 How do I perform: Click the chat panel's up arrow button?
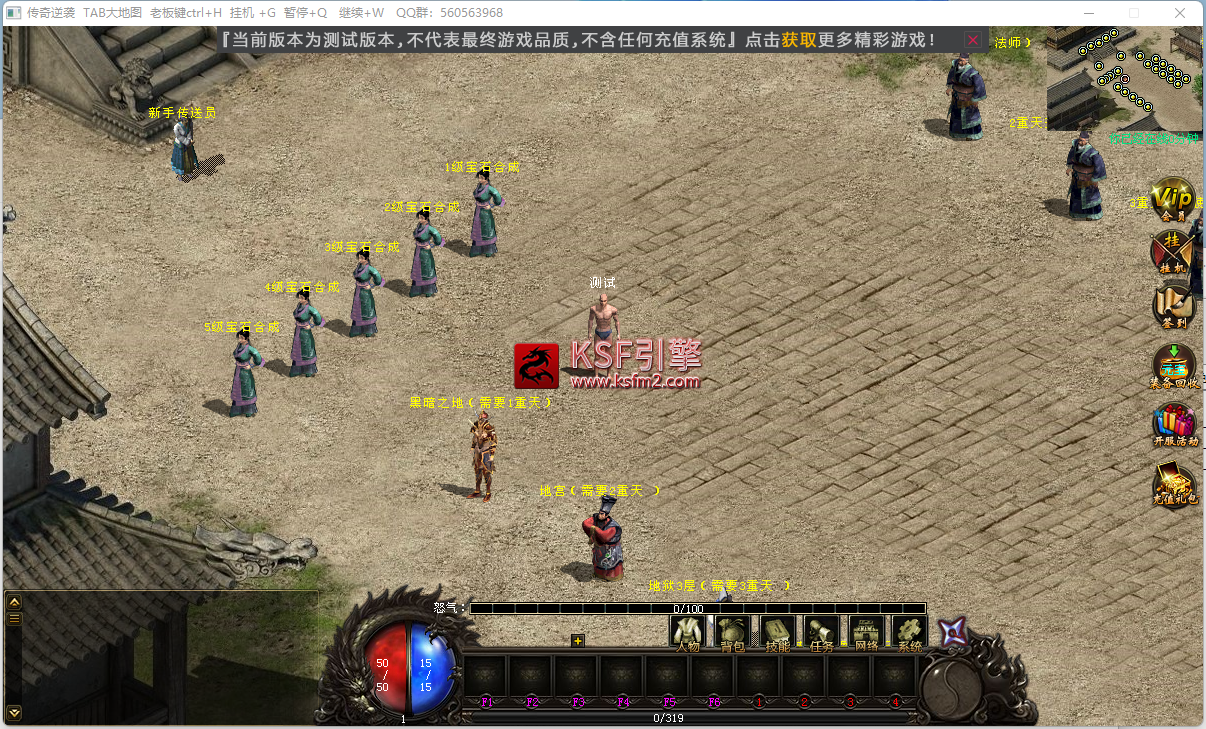(x=14, y=602)
